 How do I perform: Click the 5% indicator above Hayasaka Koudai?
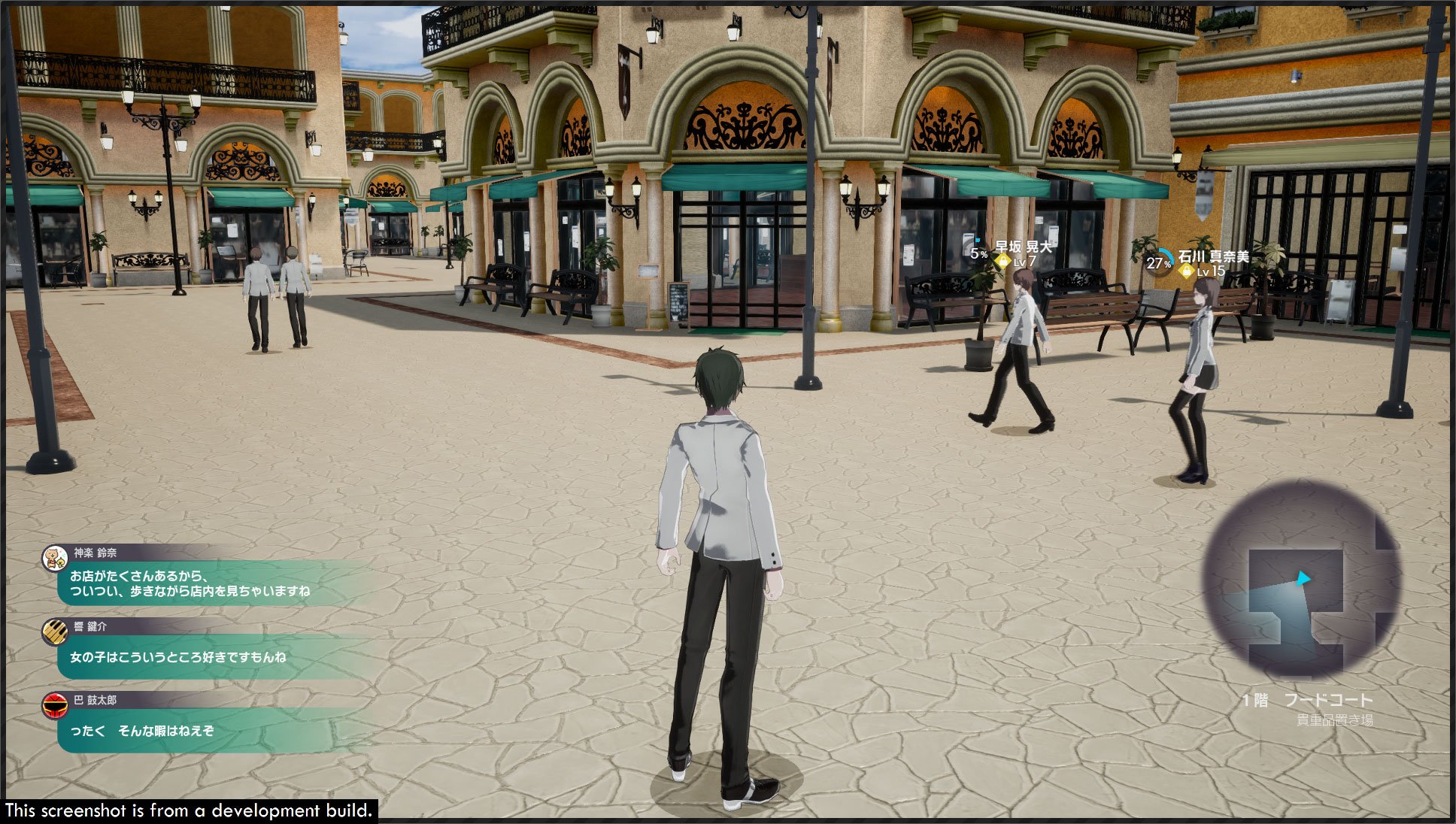point(978,254)
